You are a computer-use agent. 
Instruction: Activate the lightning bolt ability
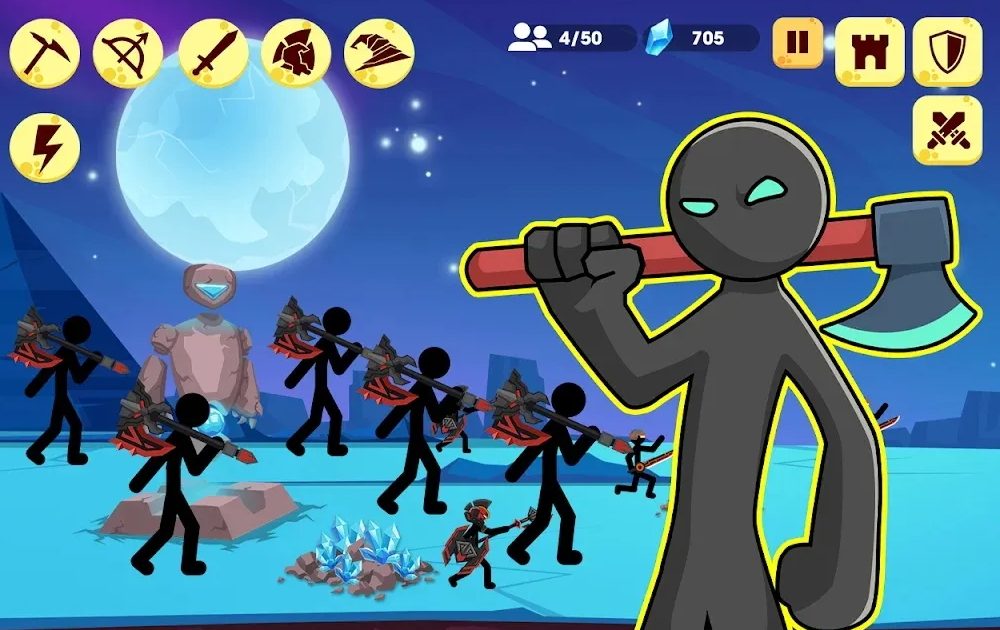click(x=45, y=148)
